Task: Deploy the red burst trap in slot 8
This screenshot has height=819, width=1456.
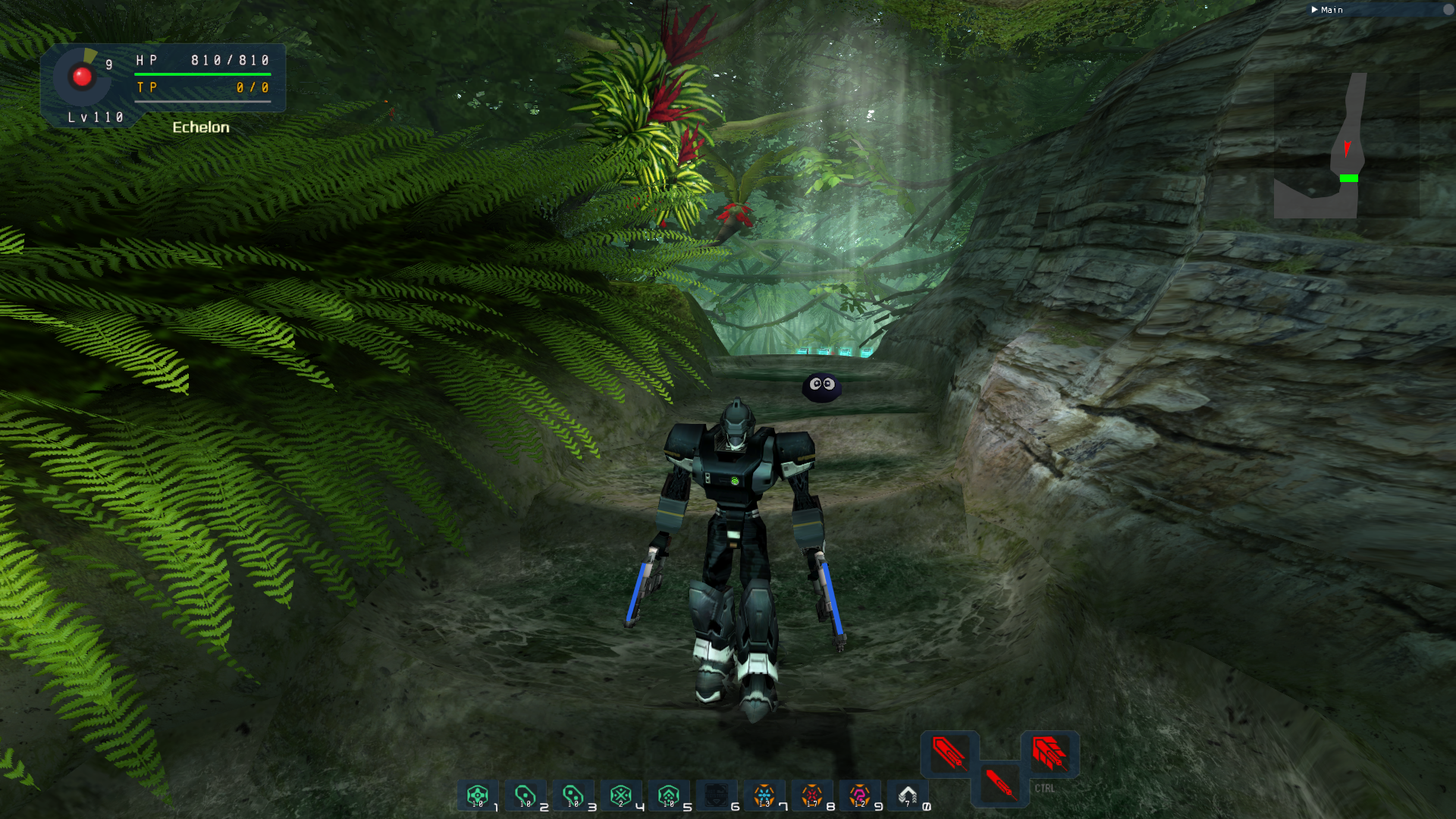Action: coord(811,795)
